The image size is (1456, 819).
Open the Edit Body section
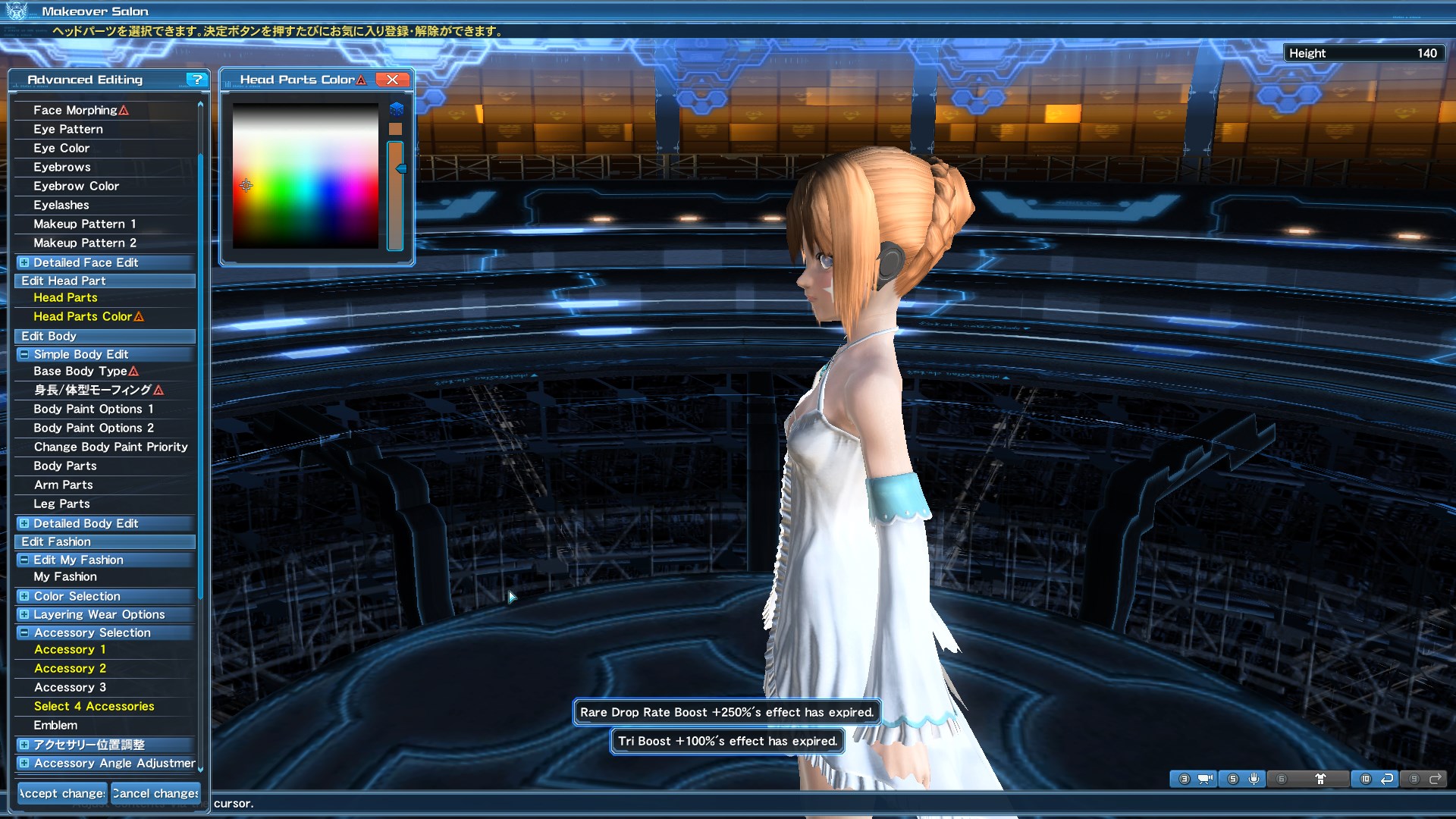pyautogui.click(x=48, y=336)
